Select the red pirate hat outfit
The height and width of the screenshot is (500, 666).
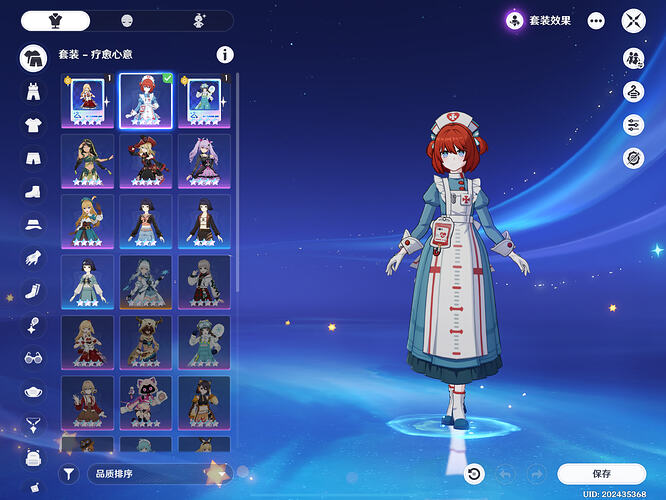pos(145,160)
